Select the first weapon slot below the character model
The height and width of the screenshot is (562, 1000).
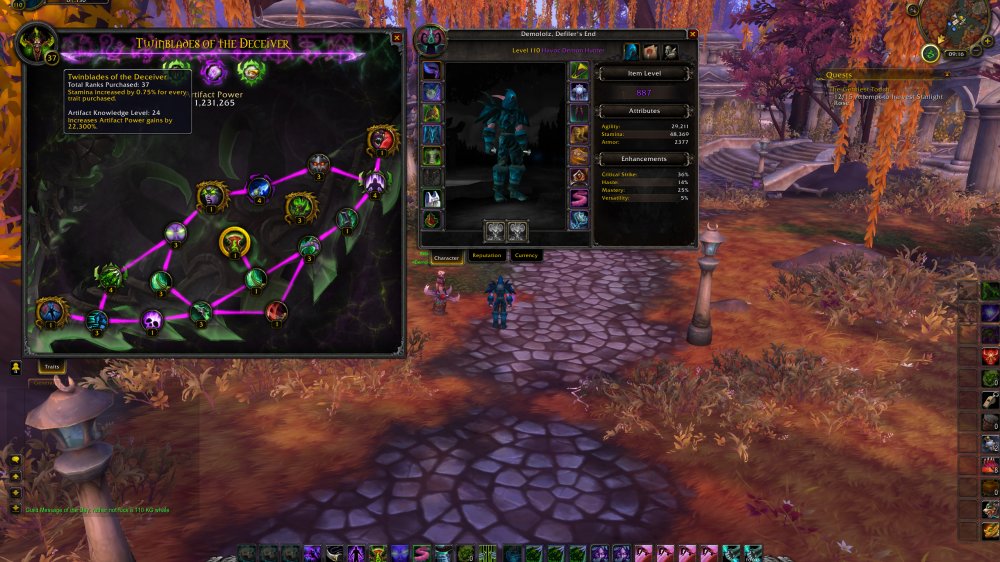[495, 231]
